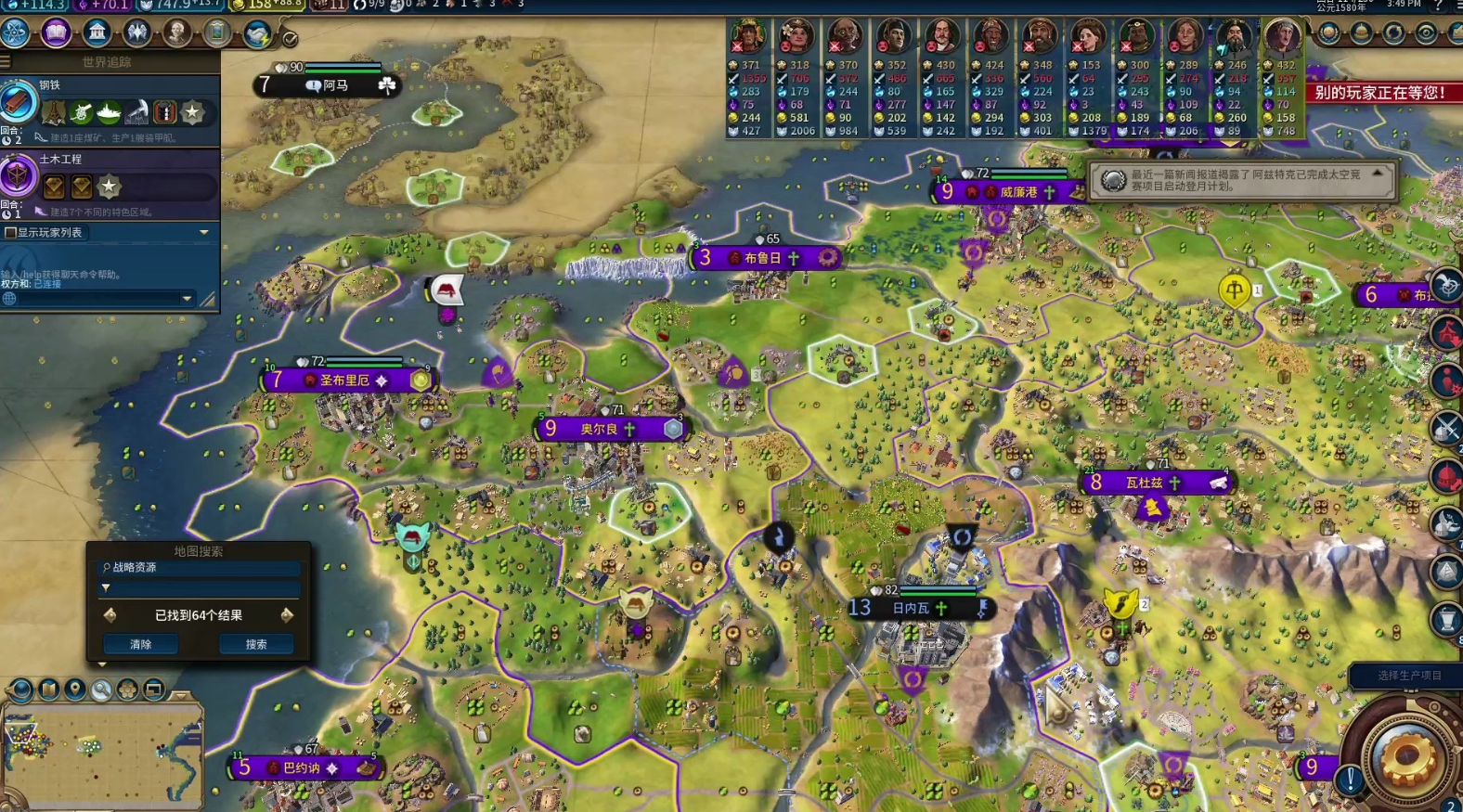Click the 选择生产项目 notification
1463x812 pixels.
[1408, 676]
